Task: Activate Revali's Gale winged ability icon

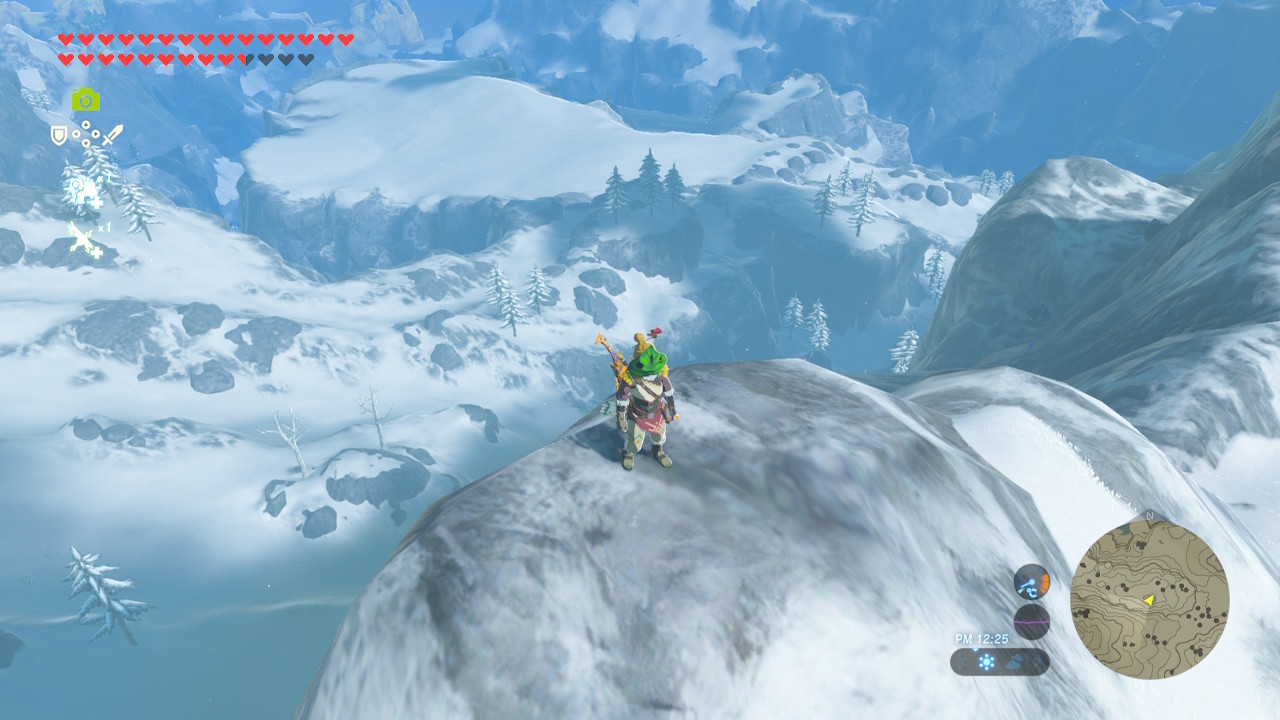Action: [x=84, y=240]
